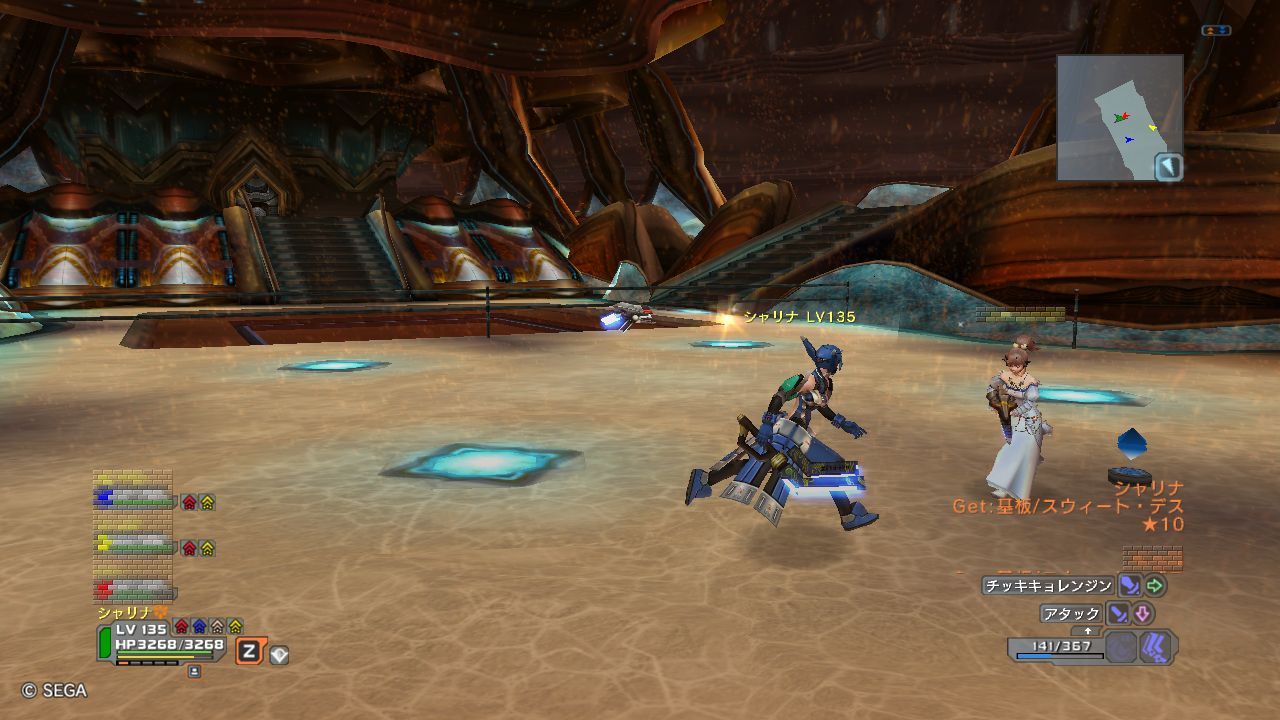The width and height of the screenshot is (1280, 720).
Task: Click the green right-arrow palette icon
Action: (1155, 586)
